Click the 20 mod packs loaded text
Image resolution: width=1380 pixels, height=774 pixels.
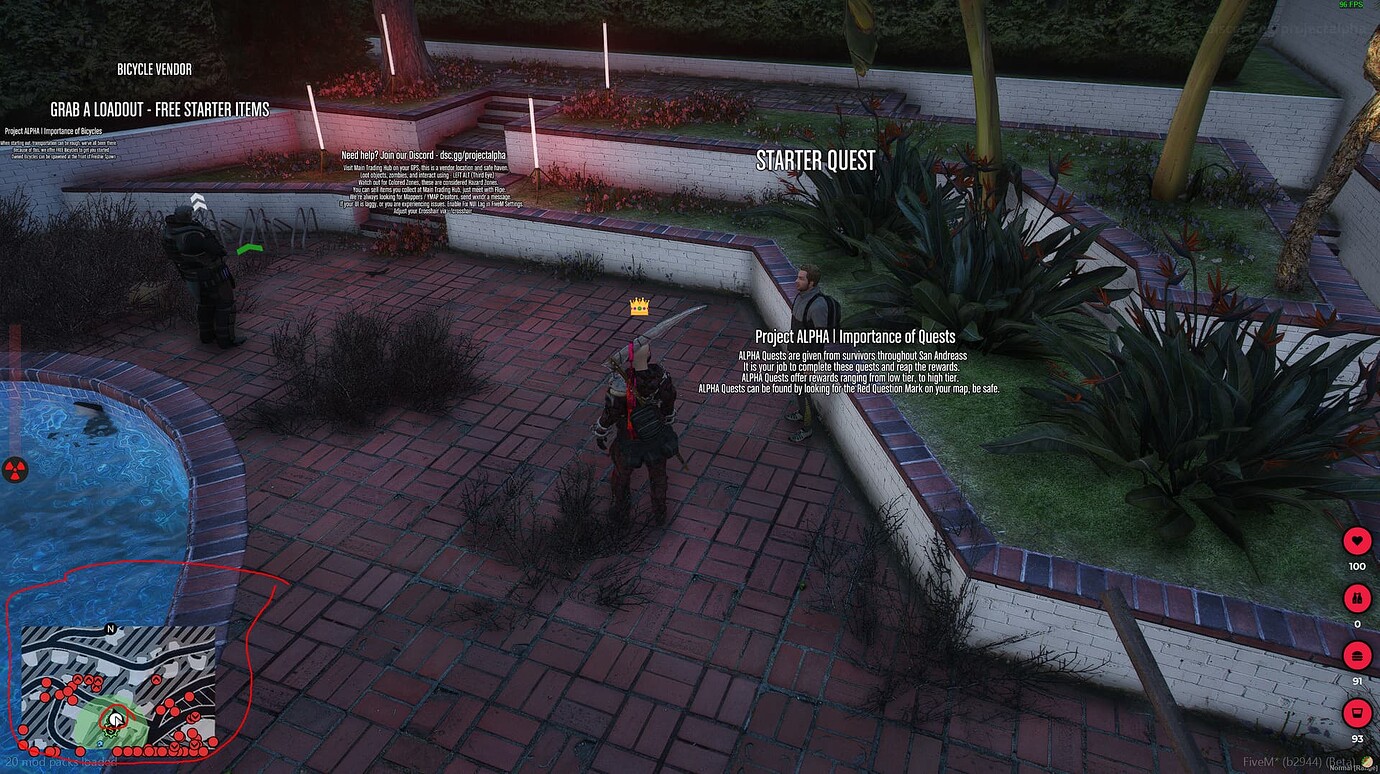tap(62, 763)
